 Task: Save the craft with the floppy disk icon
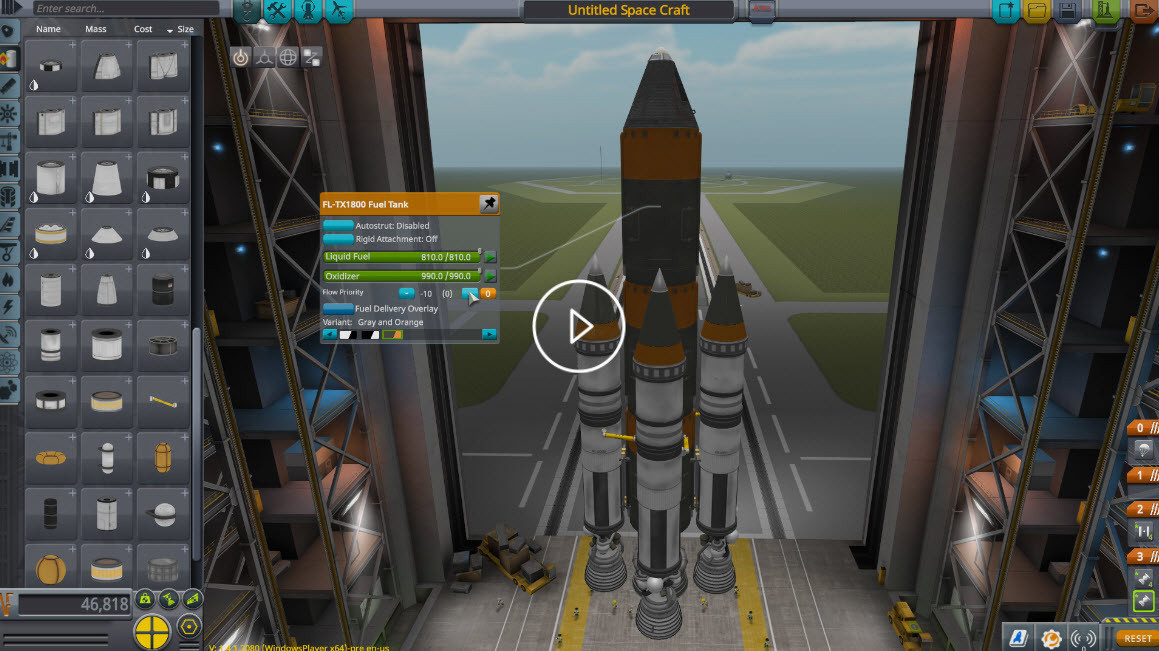(x=1068, y=11)
